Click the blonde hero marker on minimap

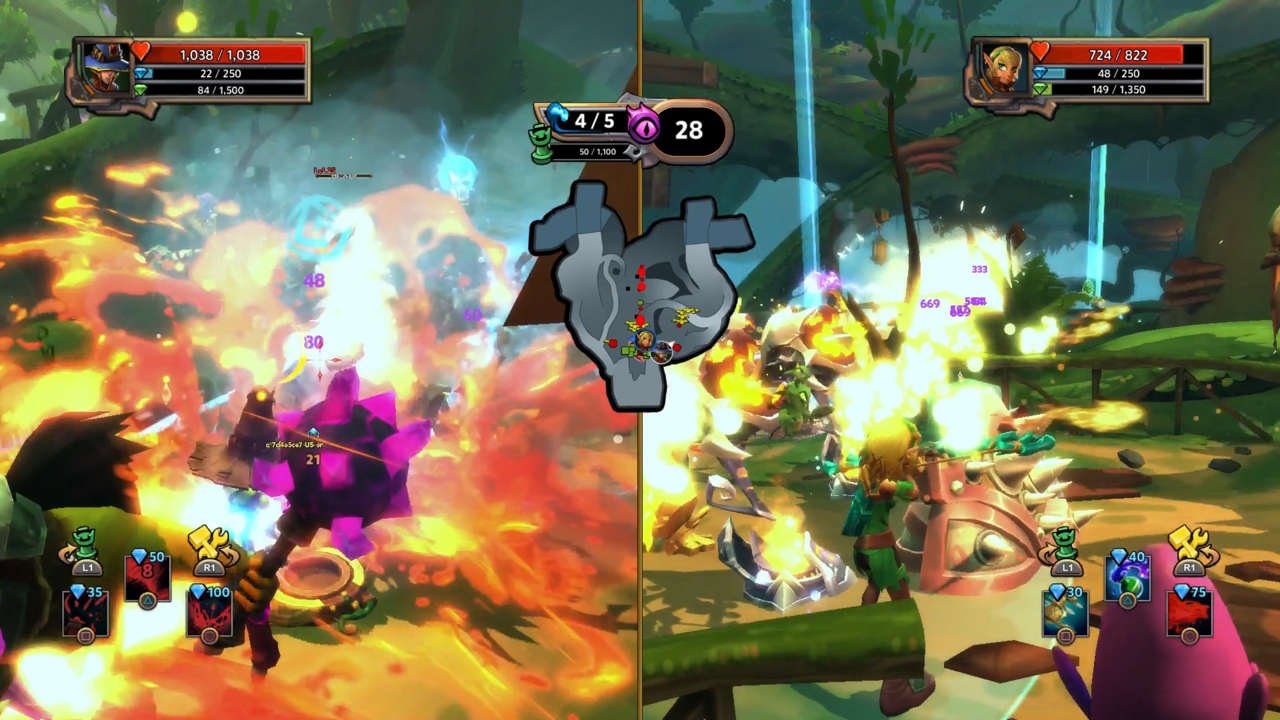[644, 343]
